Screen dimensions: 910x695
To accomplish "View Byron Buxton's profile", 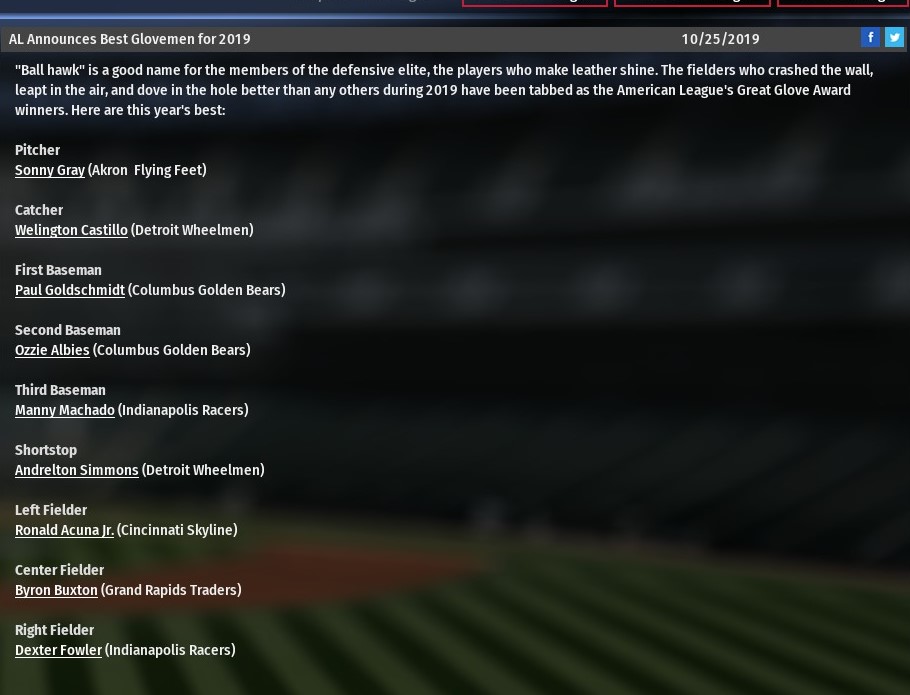I will click(56, 590).
